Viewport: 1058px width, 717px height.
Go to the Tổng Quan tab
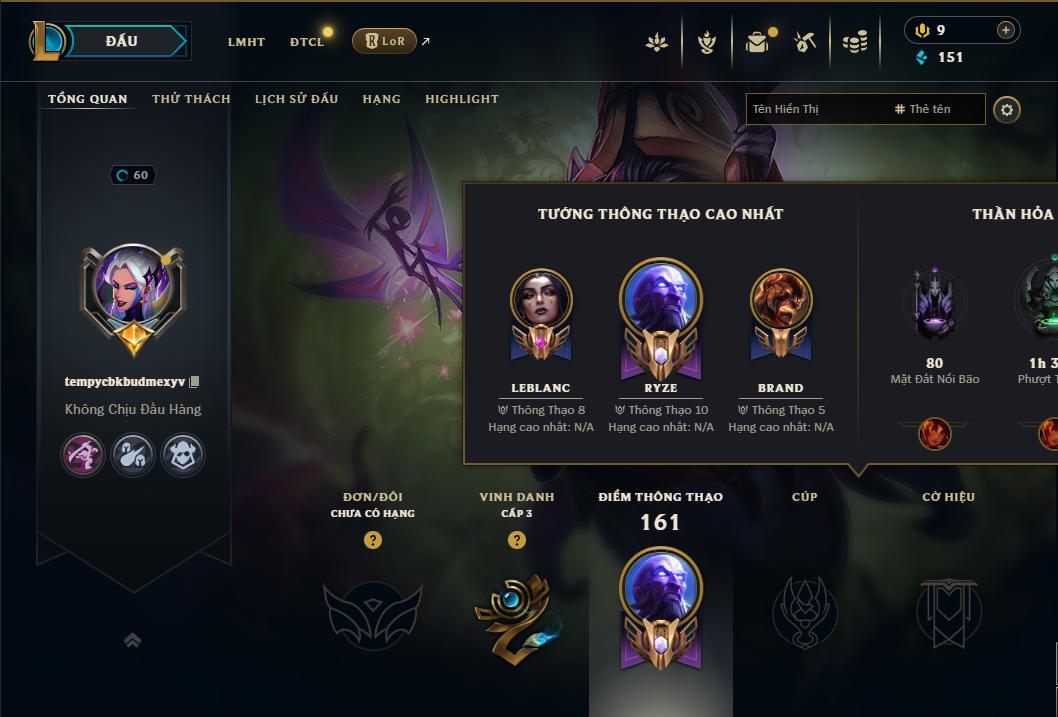pyautogui.click(x=88, y=99)
